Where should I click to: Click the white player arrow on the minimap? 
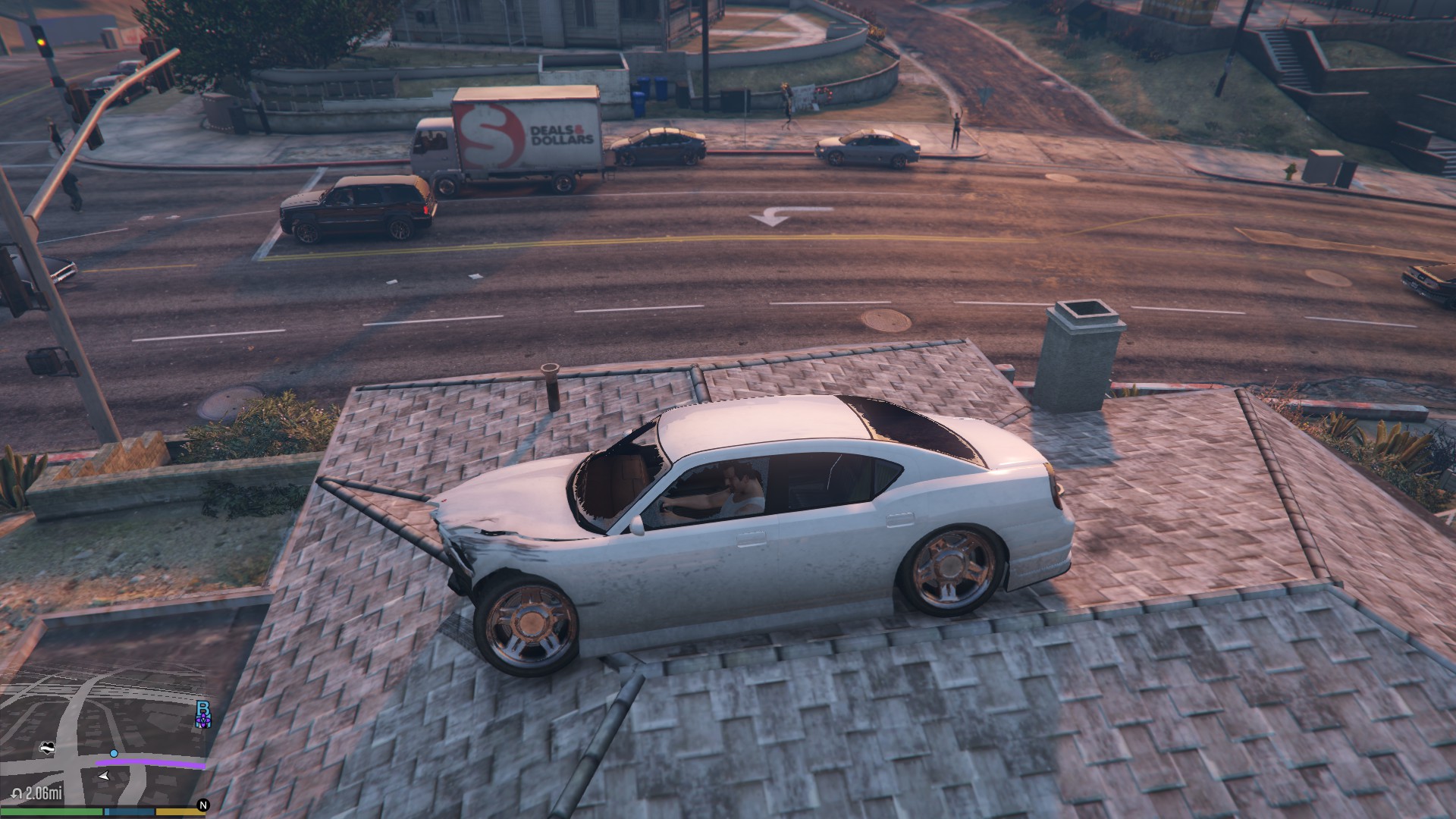[104, 776]
